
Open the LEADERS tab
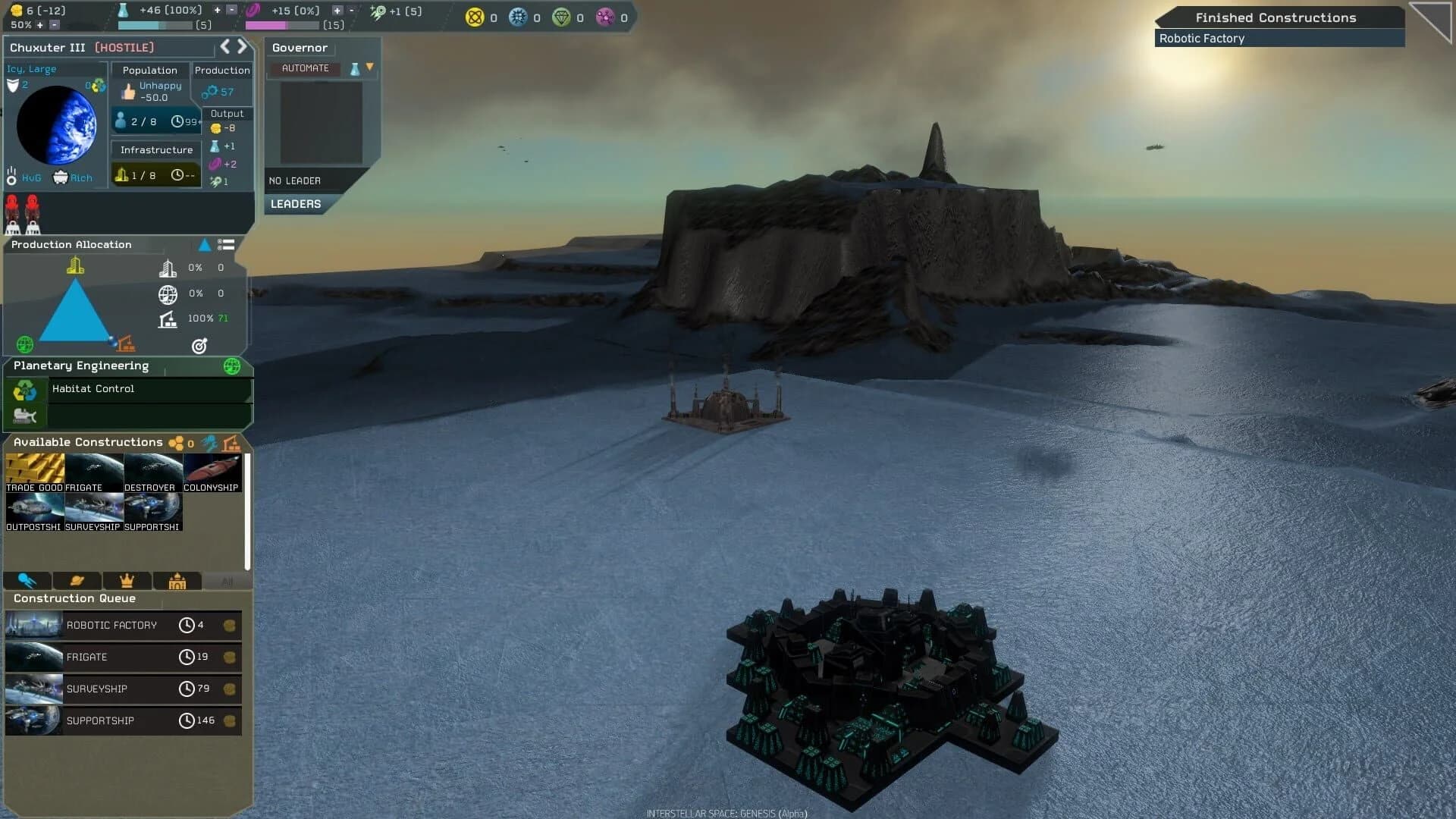click(296, 203)
